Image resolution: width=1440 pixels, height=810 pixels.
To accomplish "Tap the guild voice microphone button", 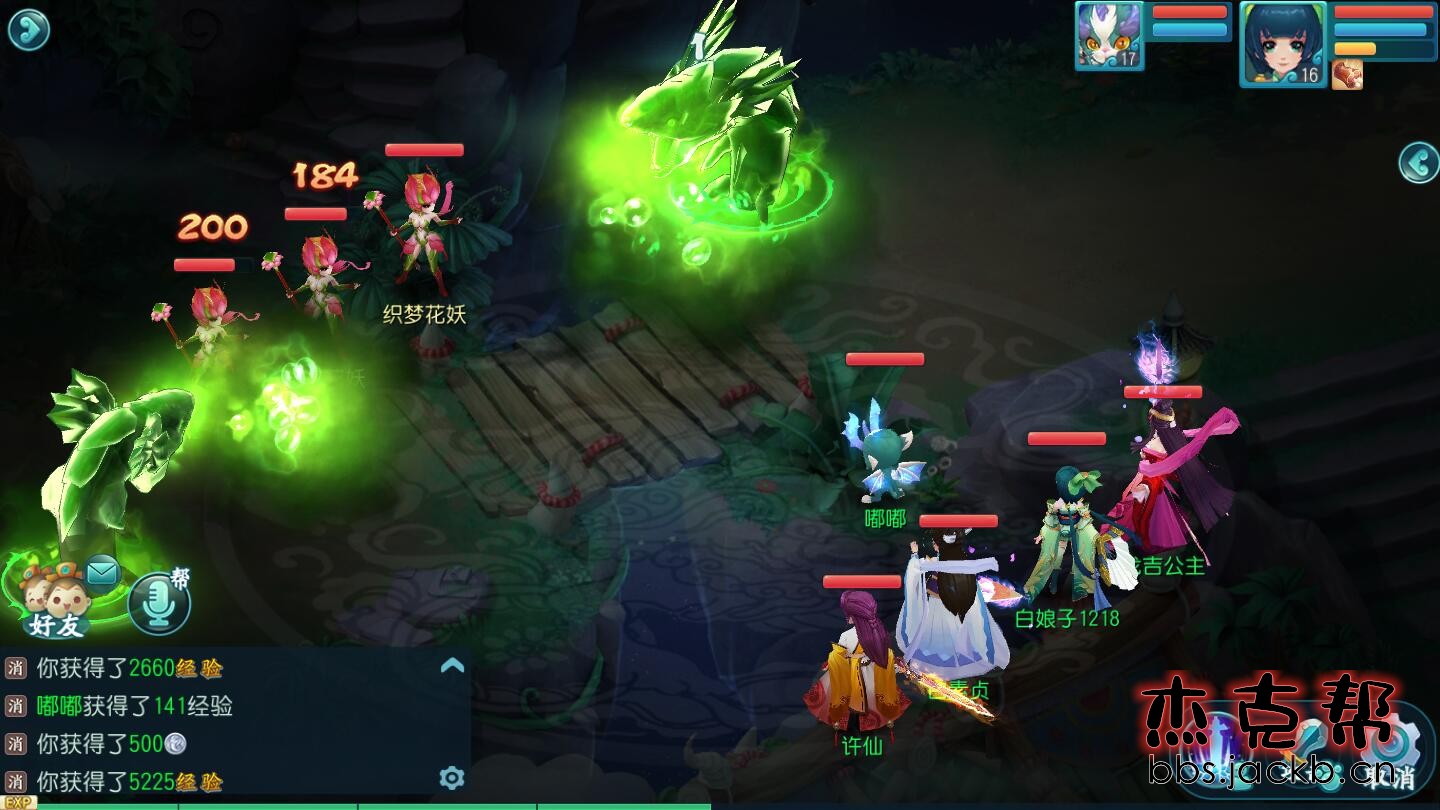I will (x=159, y=603).
